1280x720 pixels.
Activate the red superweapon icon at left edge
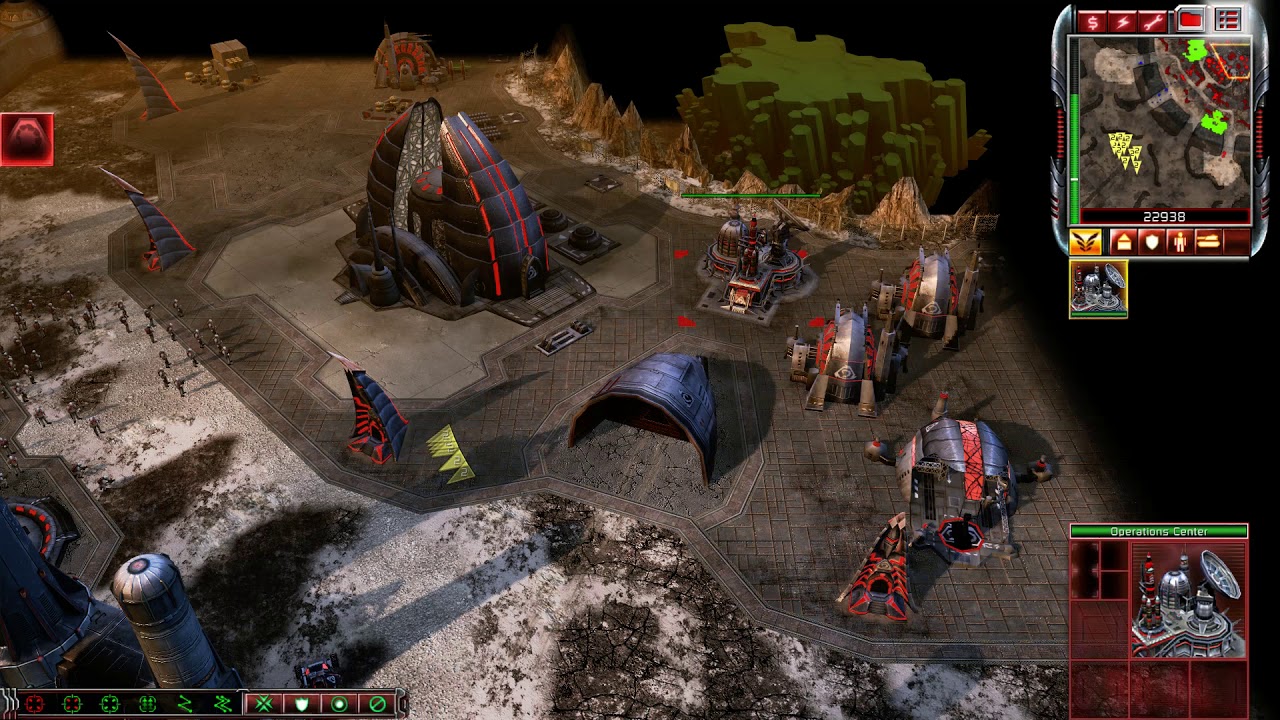coord(27,139)
